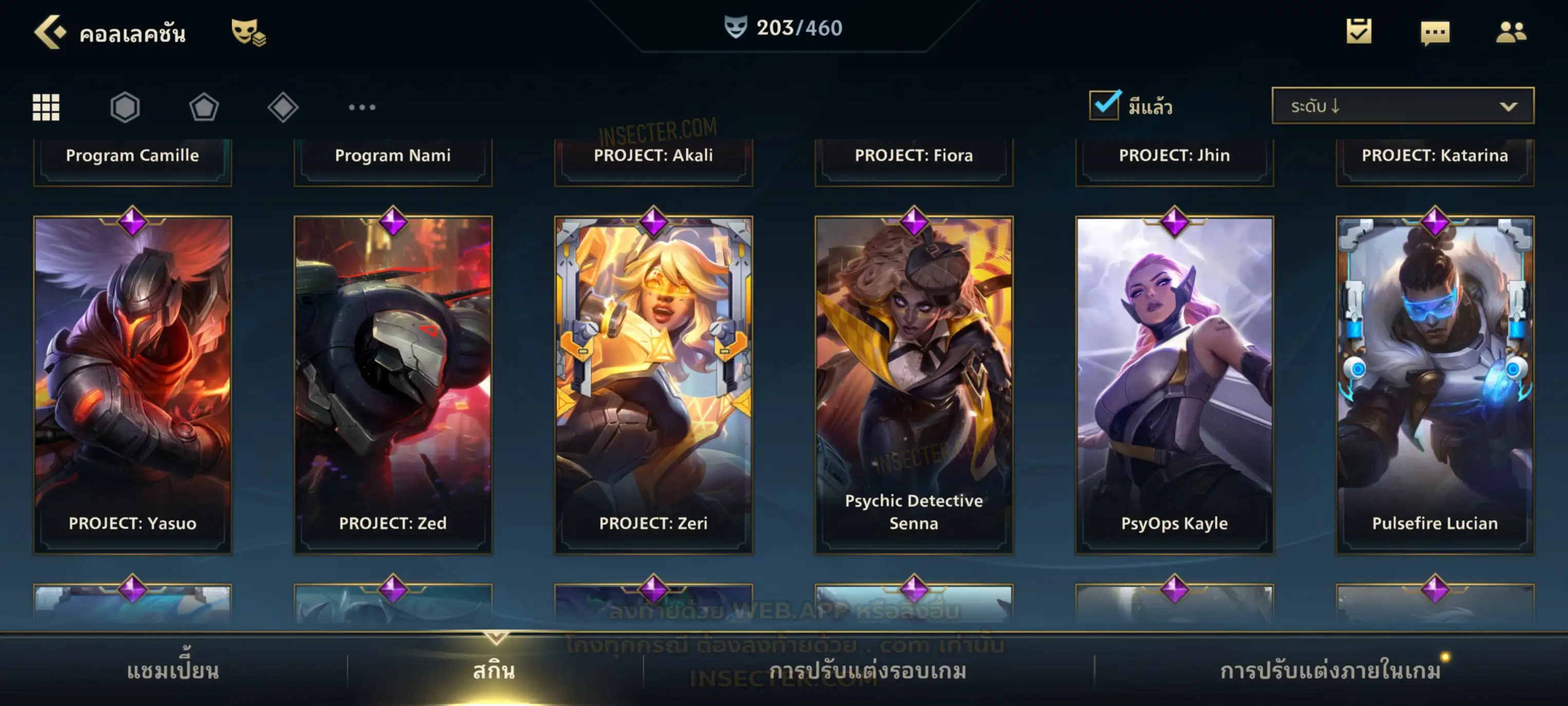
Task: Switch to the การปรับแต่งภายในเกม tab
Action: tap(1330, 670)
